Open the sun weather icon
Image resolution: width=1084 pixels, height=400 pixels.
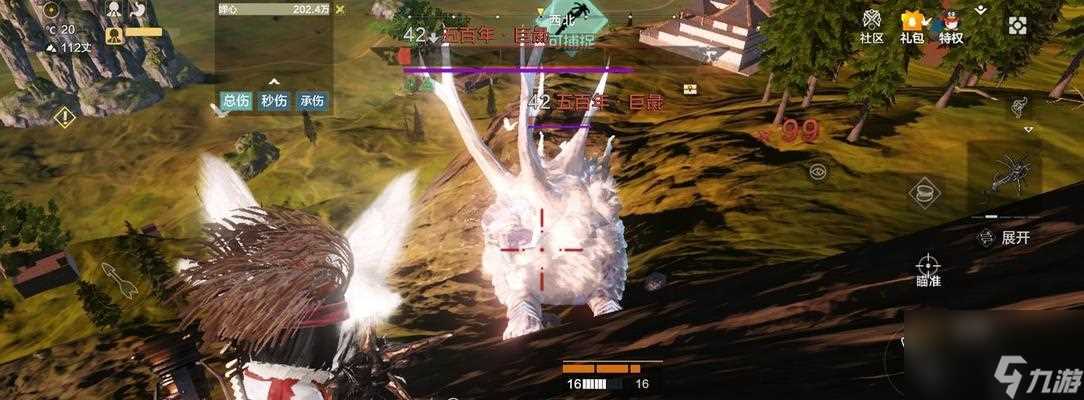[x=51, y=11]
